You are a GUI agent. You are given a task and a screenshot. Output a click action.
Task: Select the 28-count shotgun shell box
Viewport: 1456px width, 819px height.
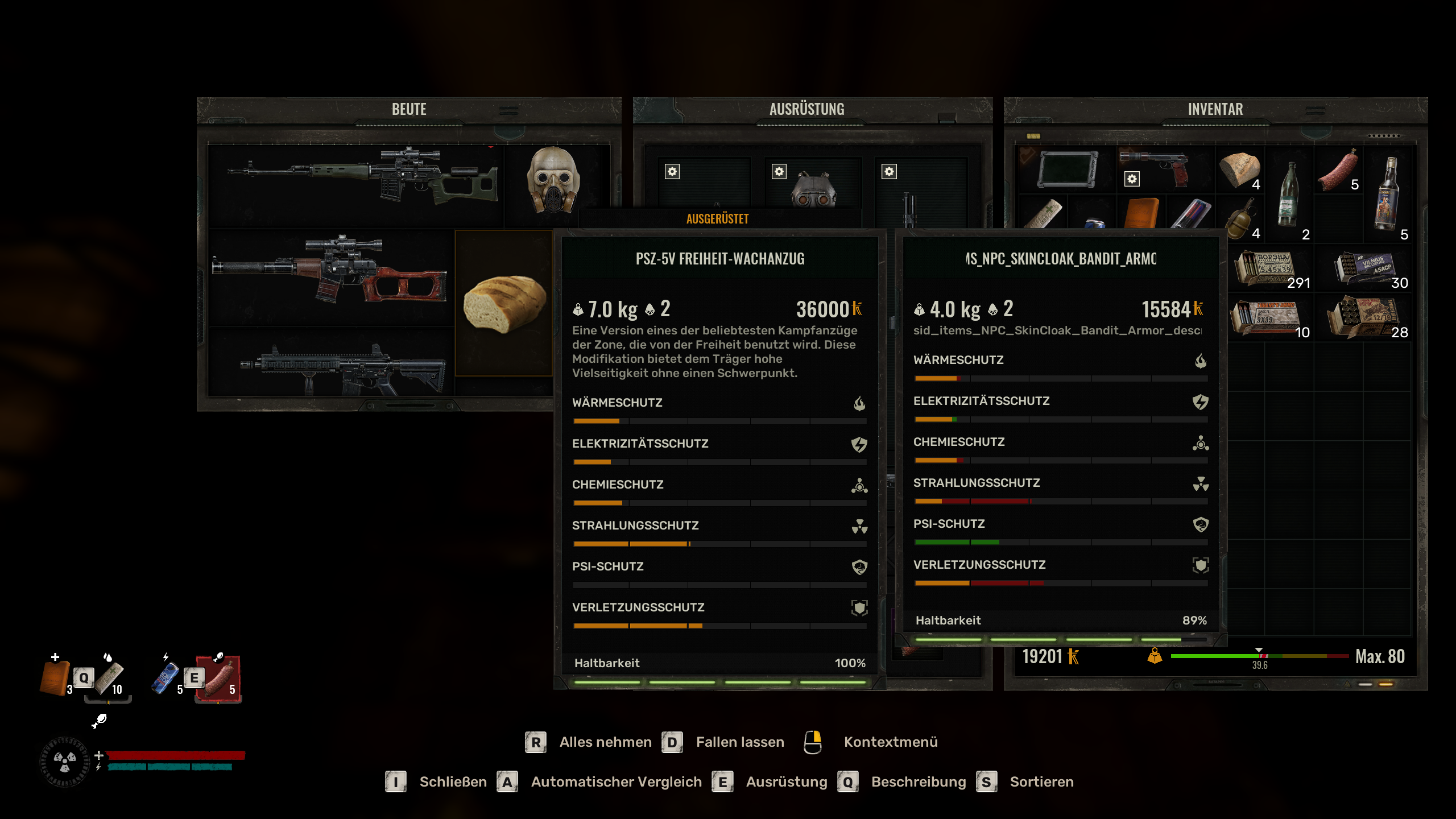pyautogui.click(x=1365, y=317)
